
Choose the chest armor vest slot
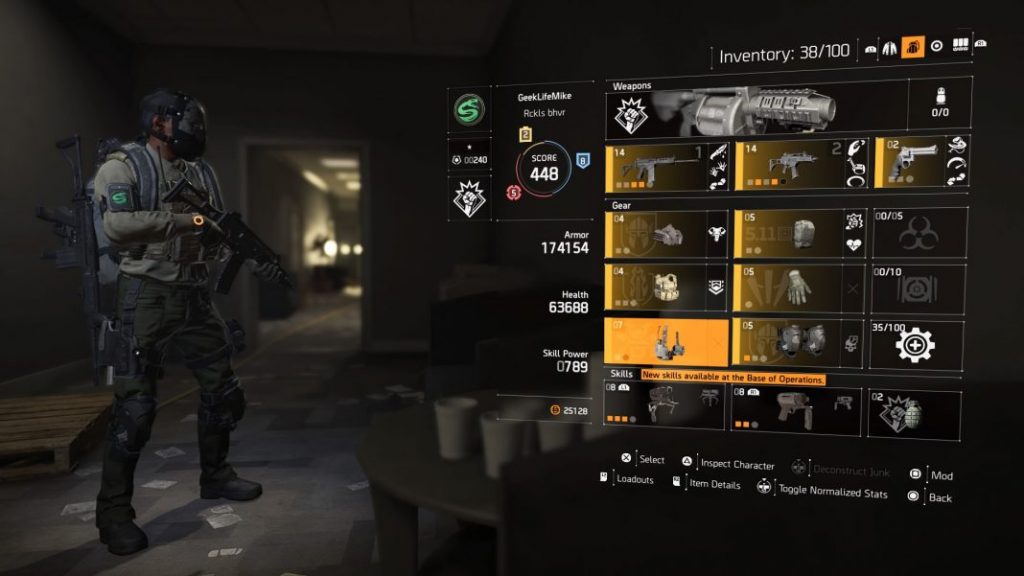coord(666,289)
